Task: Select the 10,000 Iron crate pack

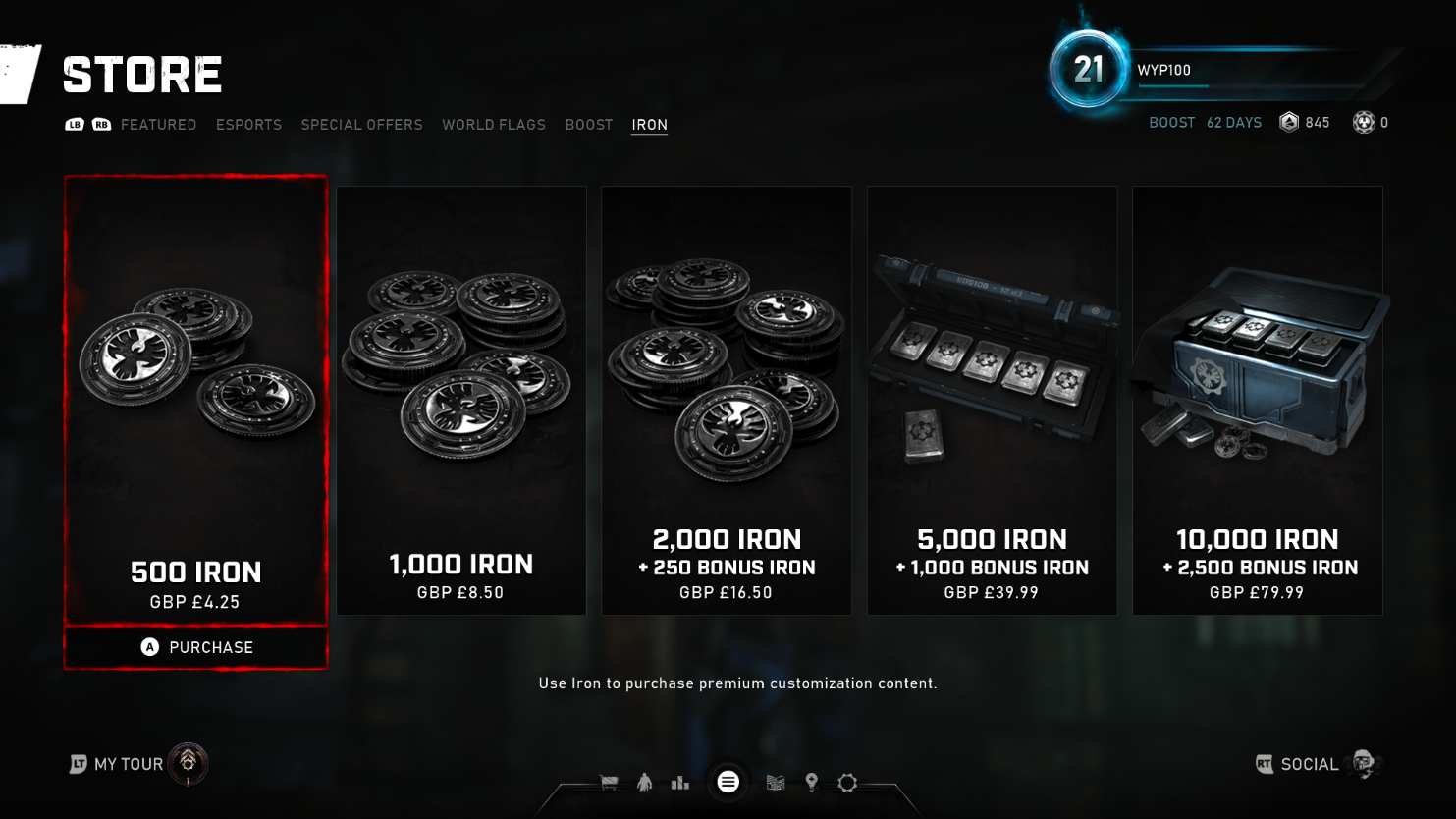Action: click(x=1257, y=400)
